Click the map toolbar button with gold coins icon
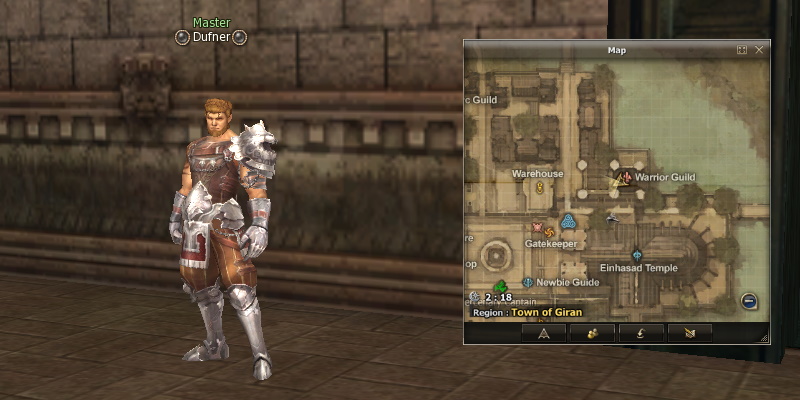This screenshot has width=800, height=400. tap(591, 333)
